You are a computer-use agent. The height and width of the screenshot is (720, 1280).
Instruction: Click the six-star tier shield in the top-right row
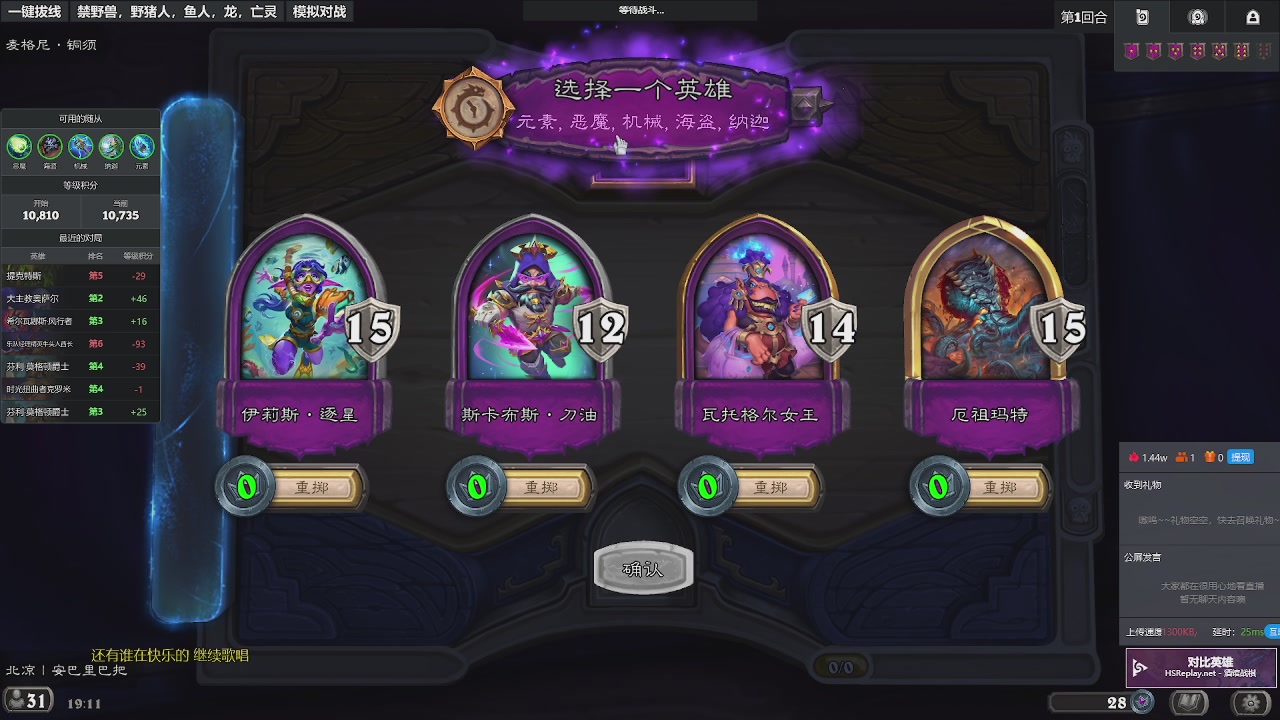pyautogui.click(x=1241, y=51)
